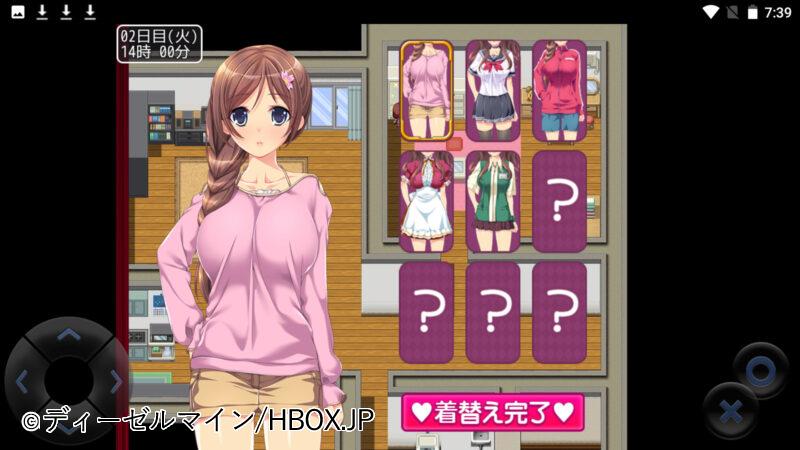800x450 pixels.
Task: Tap the left arrow on the virtual d-pad
Action: [x=23, y=381]
